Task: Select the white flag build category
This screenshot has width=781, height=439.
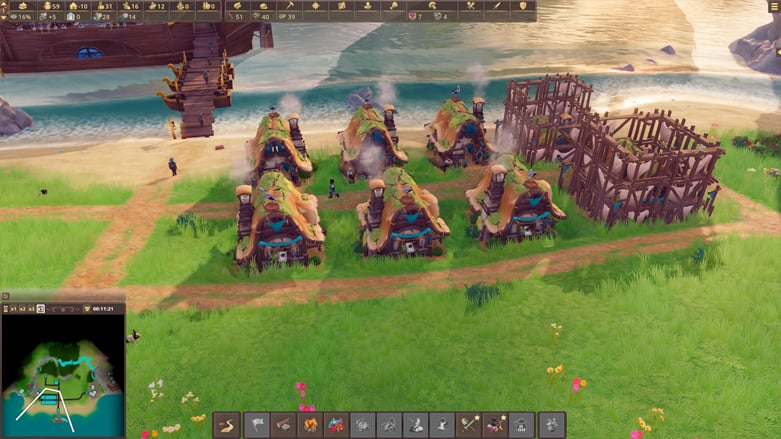Action: pyautogui.click(x=257, y=425)
